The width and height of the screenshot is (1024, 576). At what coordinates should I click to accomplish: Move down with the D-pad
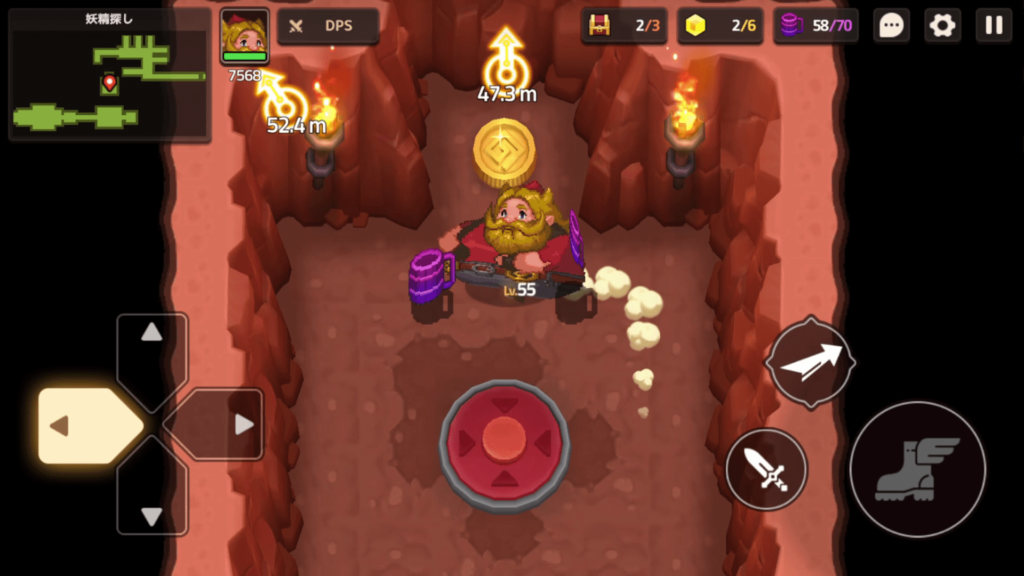[152, 498]
